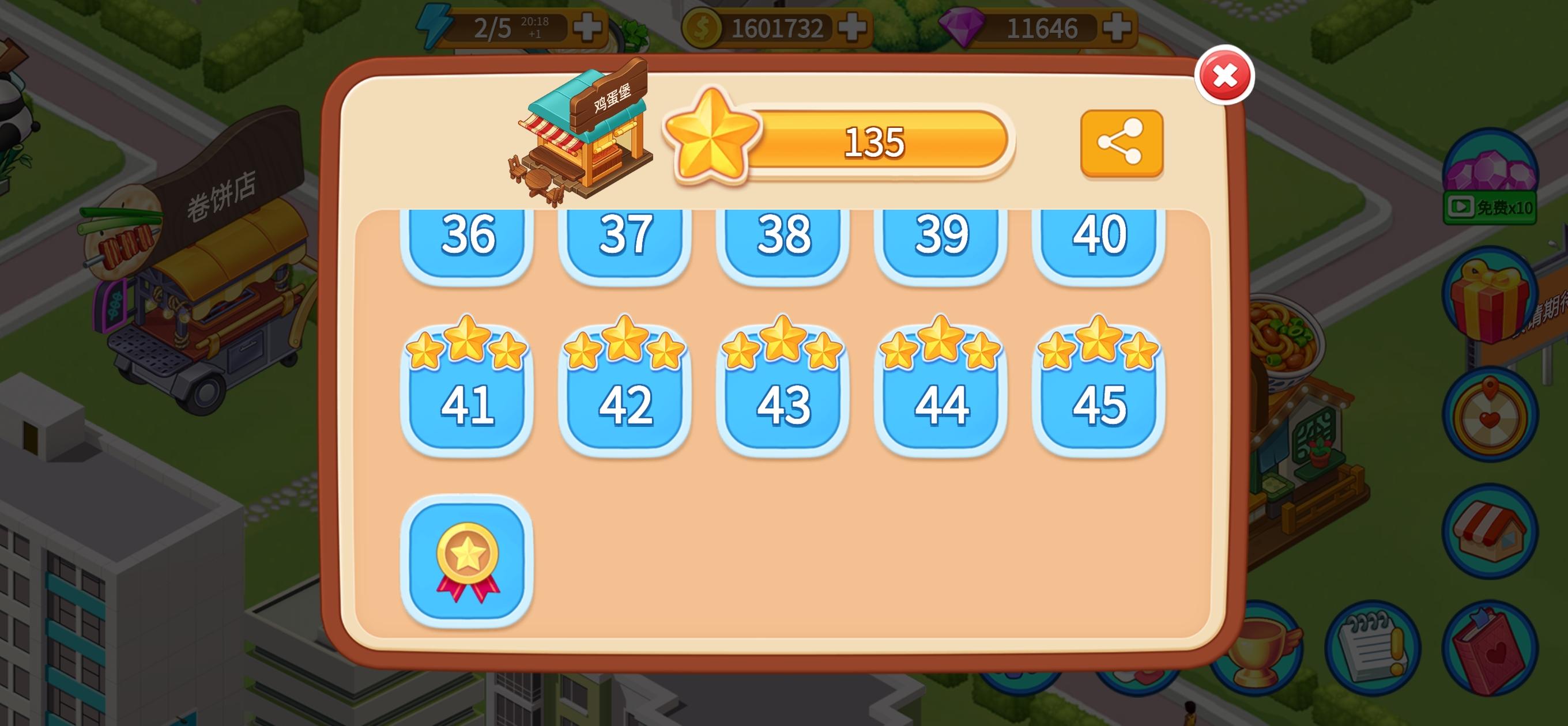Share progress using the orange share button
This screenshot has width=1568, height=726.
tap(1122, 141)
